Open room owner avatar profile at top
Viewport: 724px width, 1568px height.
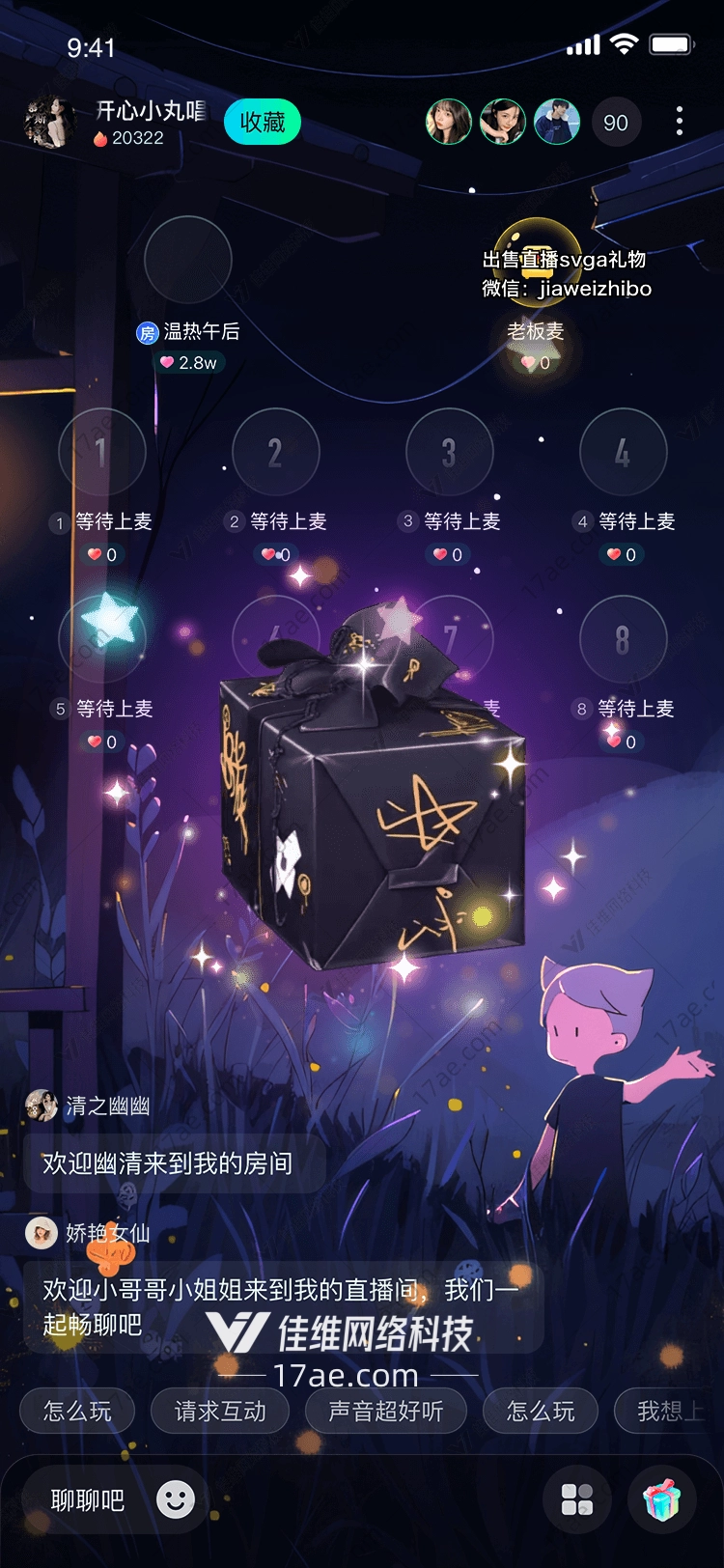49,123
